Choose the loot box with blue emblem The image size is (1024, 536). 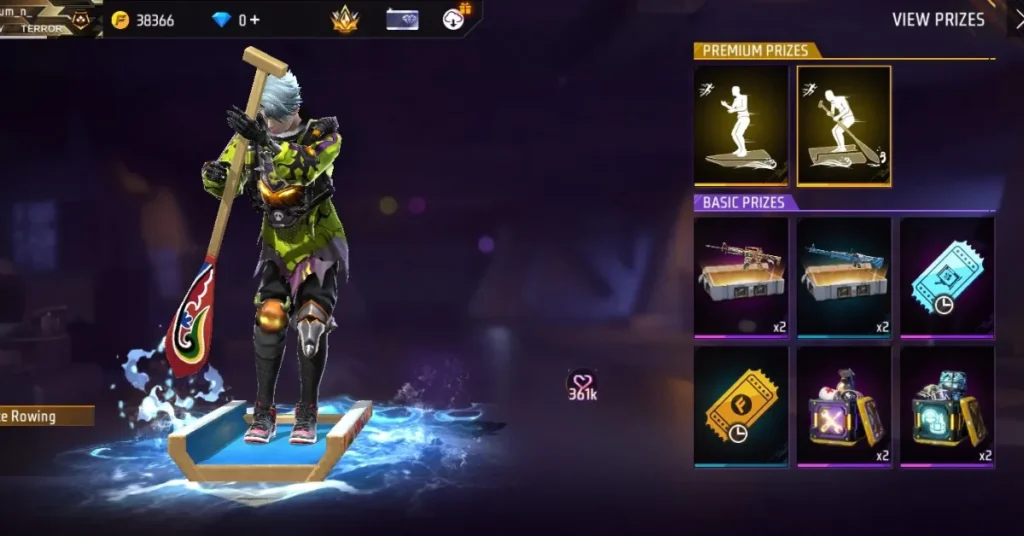946,405
